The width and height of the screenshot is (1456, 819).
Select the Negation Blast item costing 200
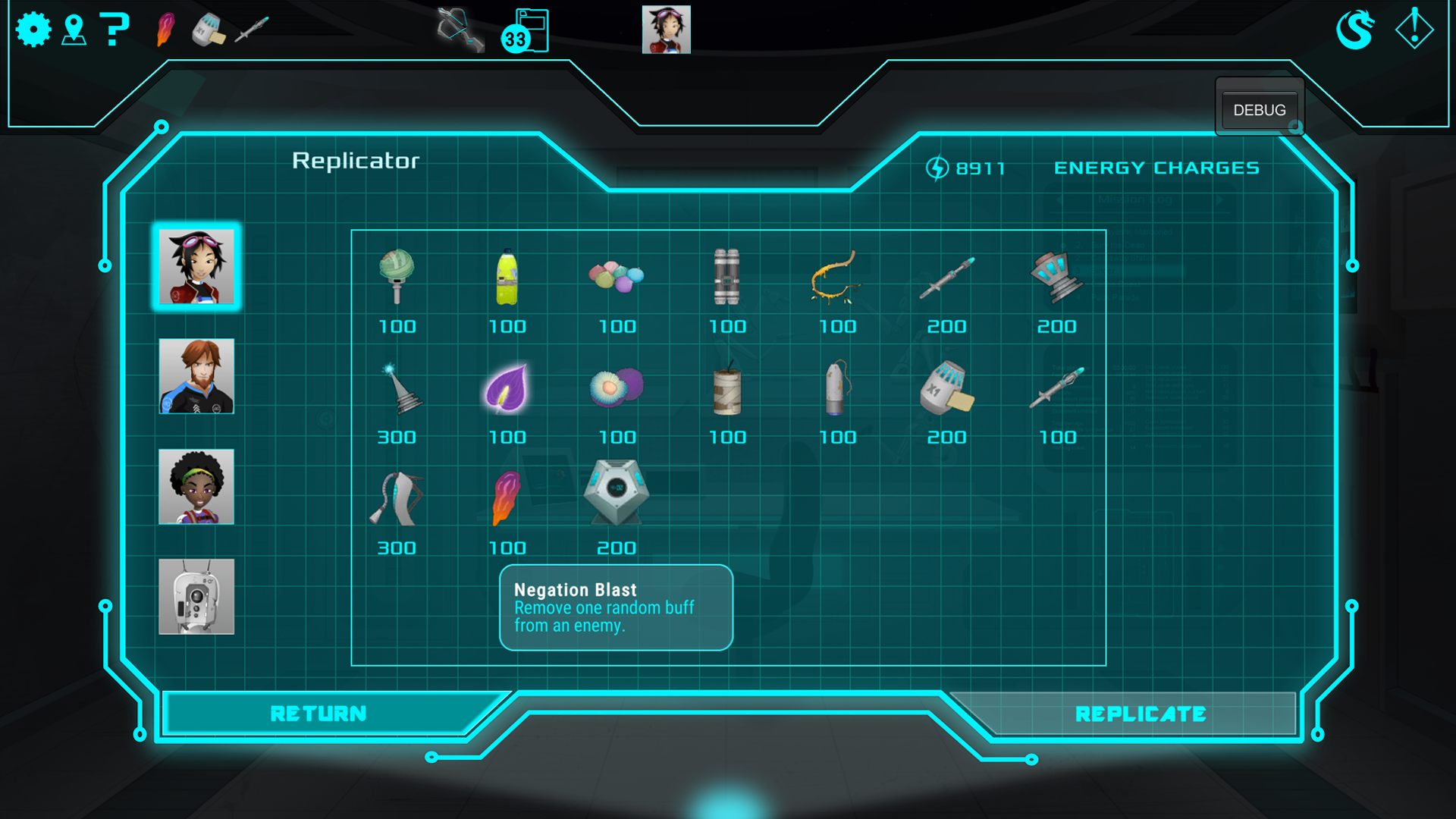(x=616, y=494)
